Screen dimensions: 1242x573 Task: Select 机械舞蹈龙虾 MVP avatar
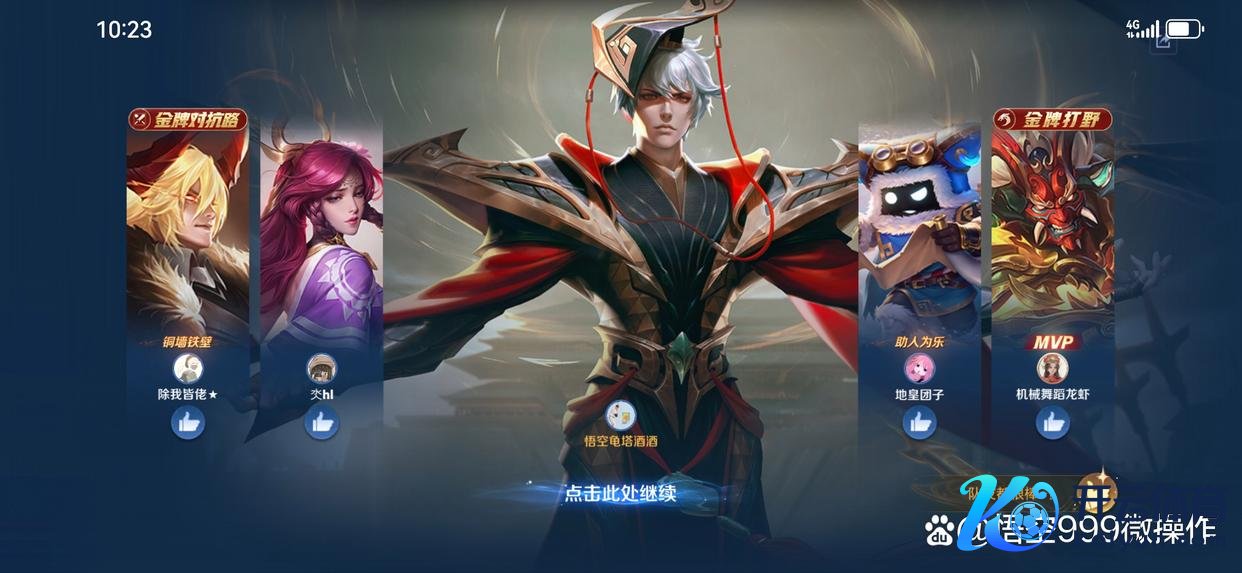pyautogui.click(x=1052, y=370)
